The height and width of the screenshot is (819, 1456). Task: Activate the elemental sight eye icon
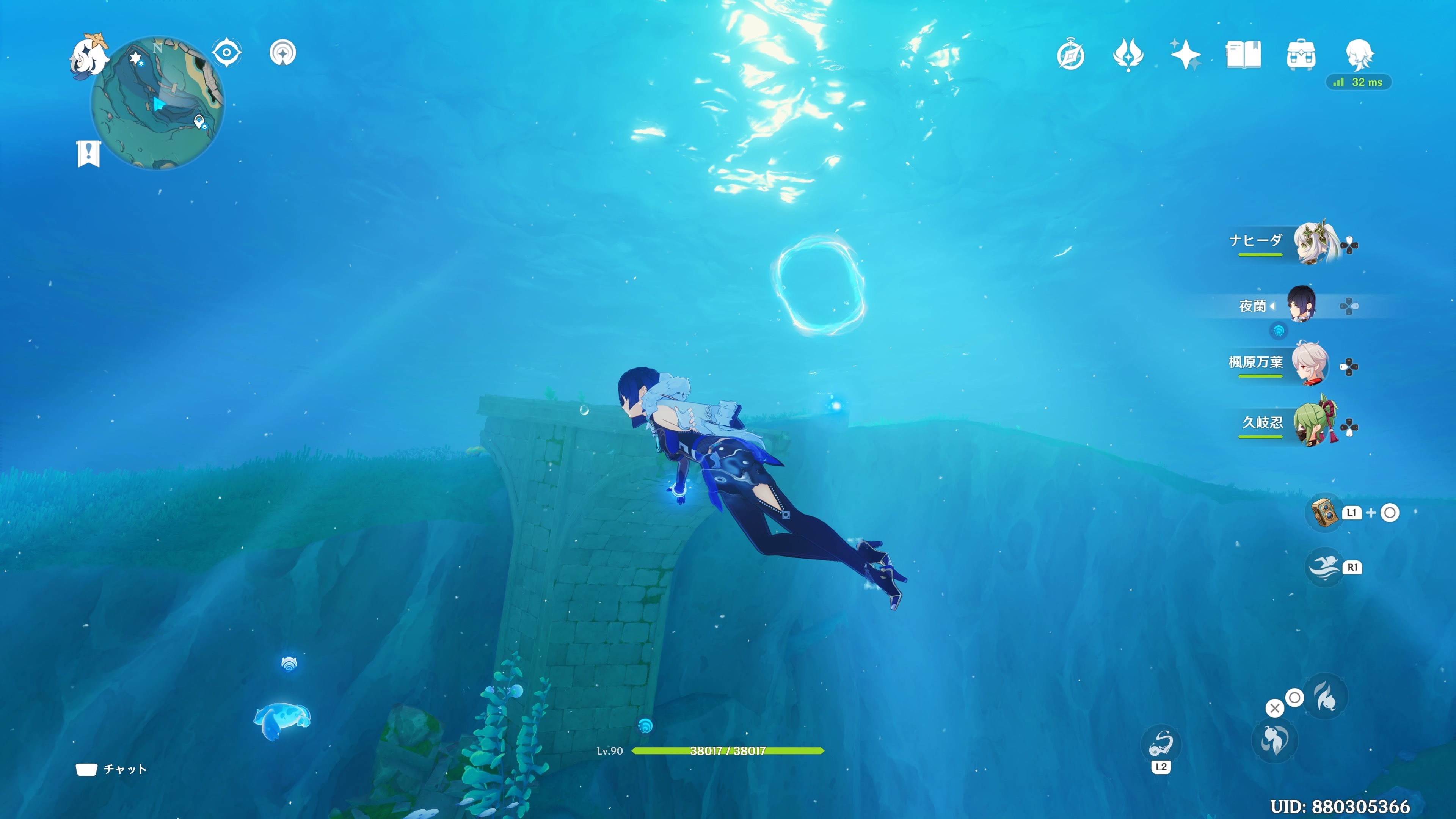[227, 53]
